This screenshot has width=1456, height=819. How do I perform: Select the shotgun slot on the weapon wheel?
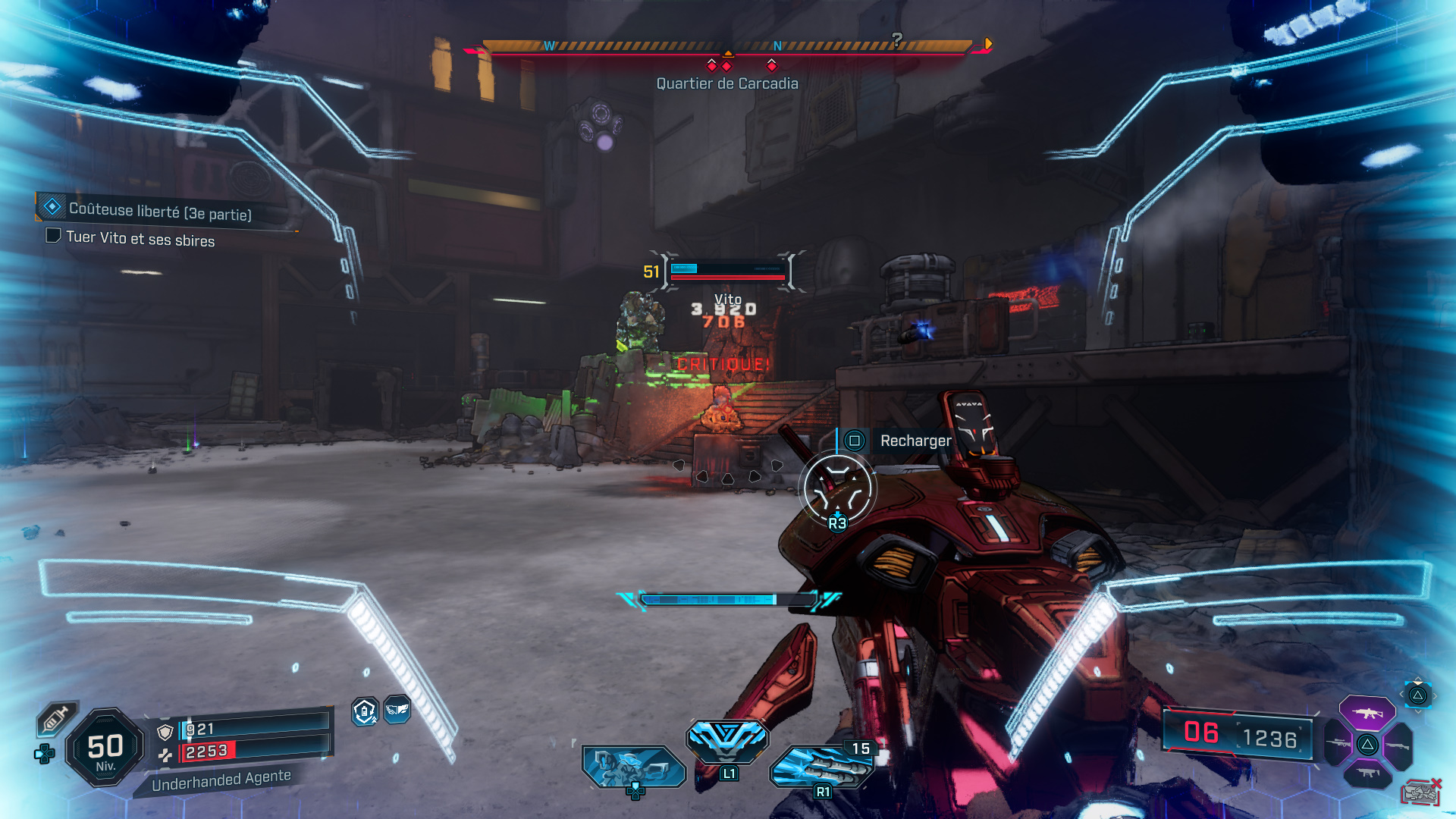point(1397,745)
